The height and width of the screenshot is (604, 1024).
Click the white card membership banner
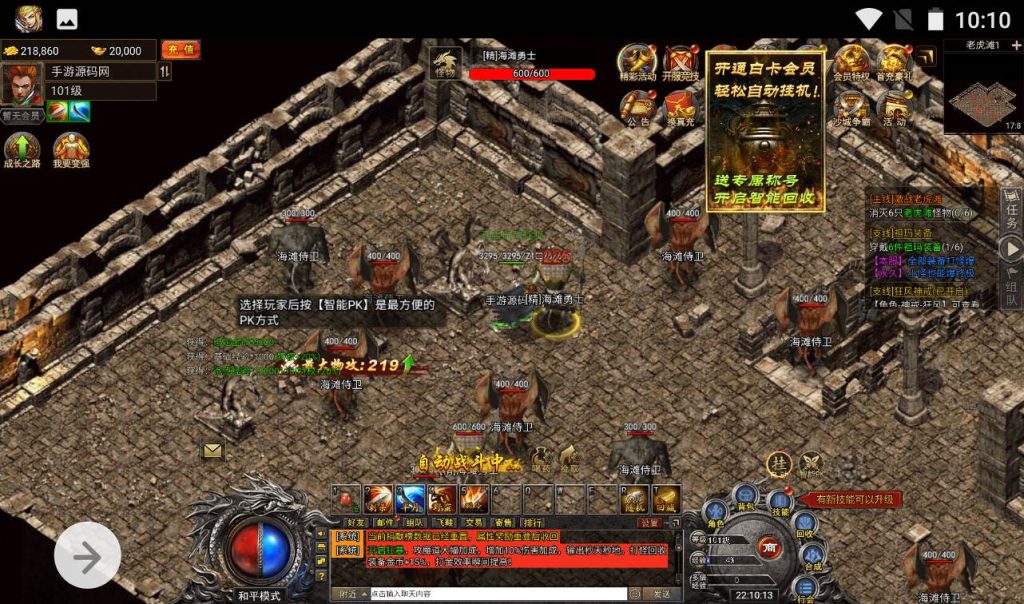coord(766,130)
